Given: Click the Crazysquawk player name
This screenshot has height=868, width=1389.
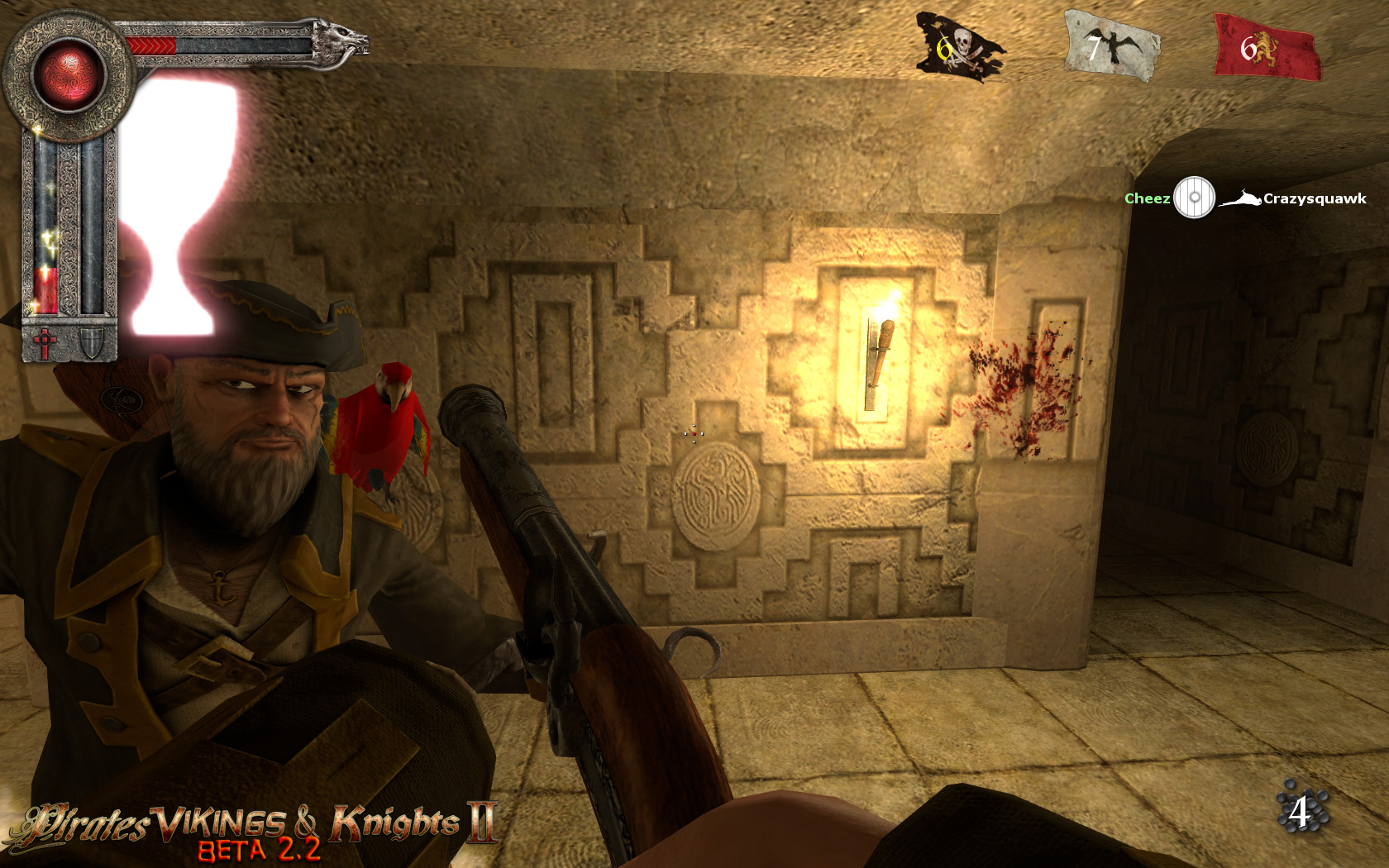Looking at the screenshot, I should [1315, 198].
